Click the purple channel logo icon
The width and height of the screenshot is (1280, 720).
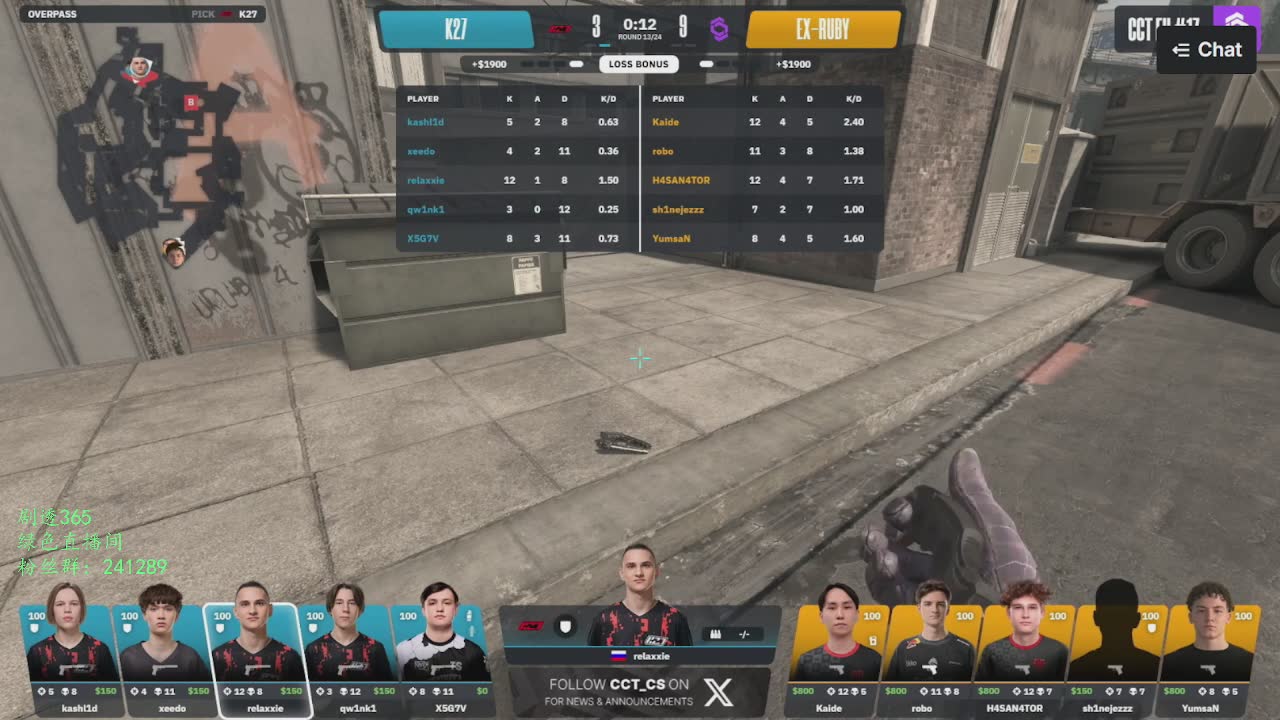coord(1237,20)
